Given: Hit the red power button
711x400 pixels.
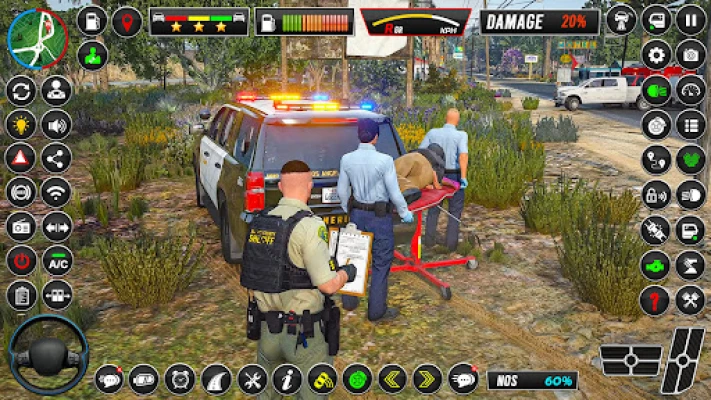Looking at the screenshot, I should (x=21, y=261).
